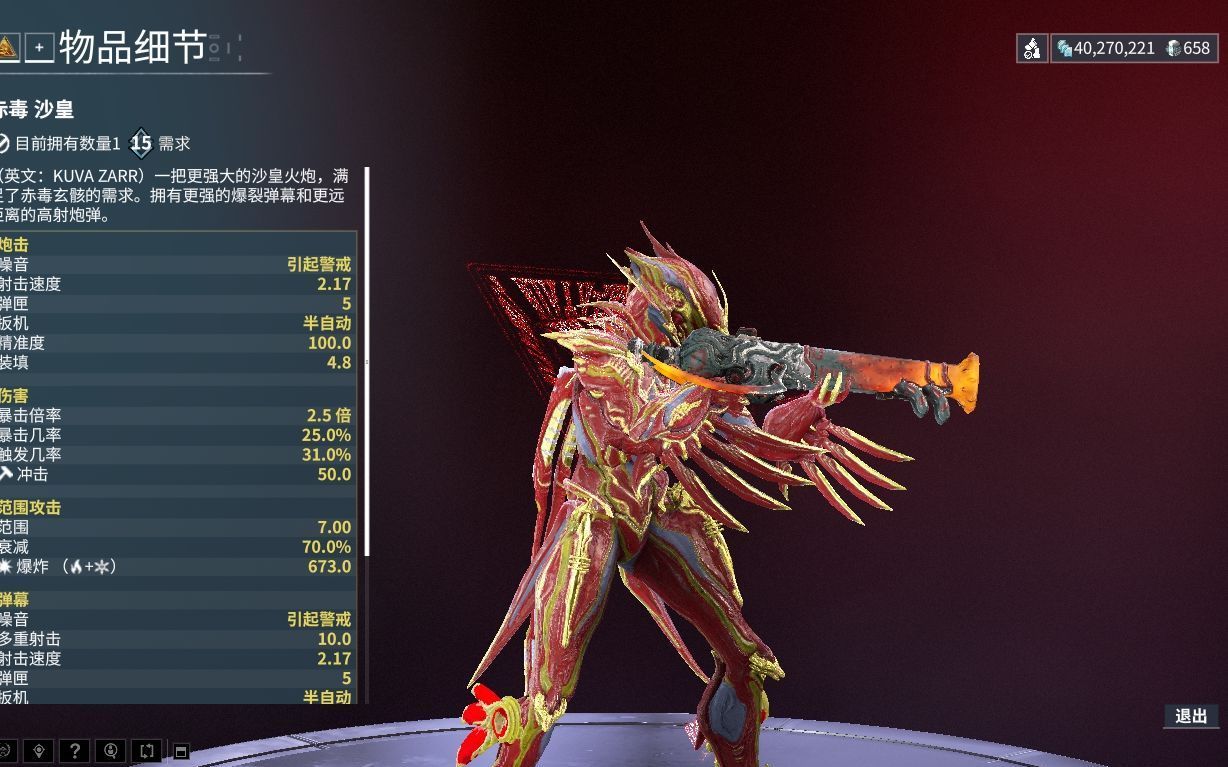Click the item stats panel scrollbar
Screen dimensions: 1228x767
[367, 362]
